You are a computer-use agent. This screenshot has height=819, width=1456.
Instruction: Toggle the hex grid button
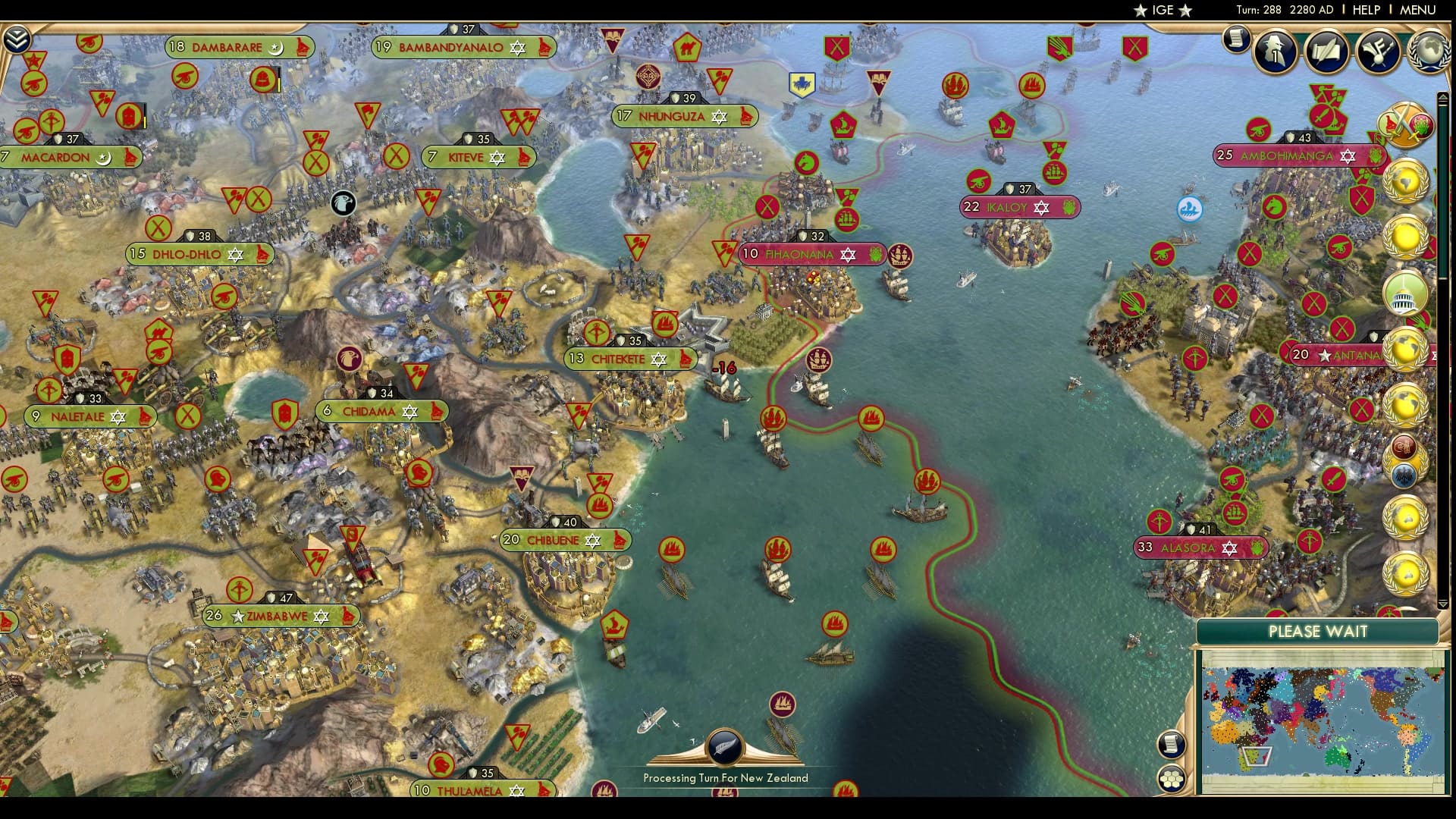(1172, 779)
